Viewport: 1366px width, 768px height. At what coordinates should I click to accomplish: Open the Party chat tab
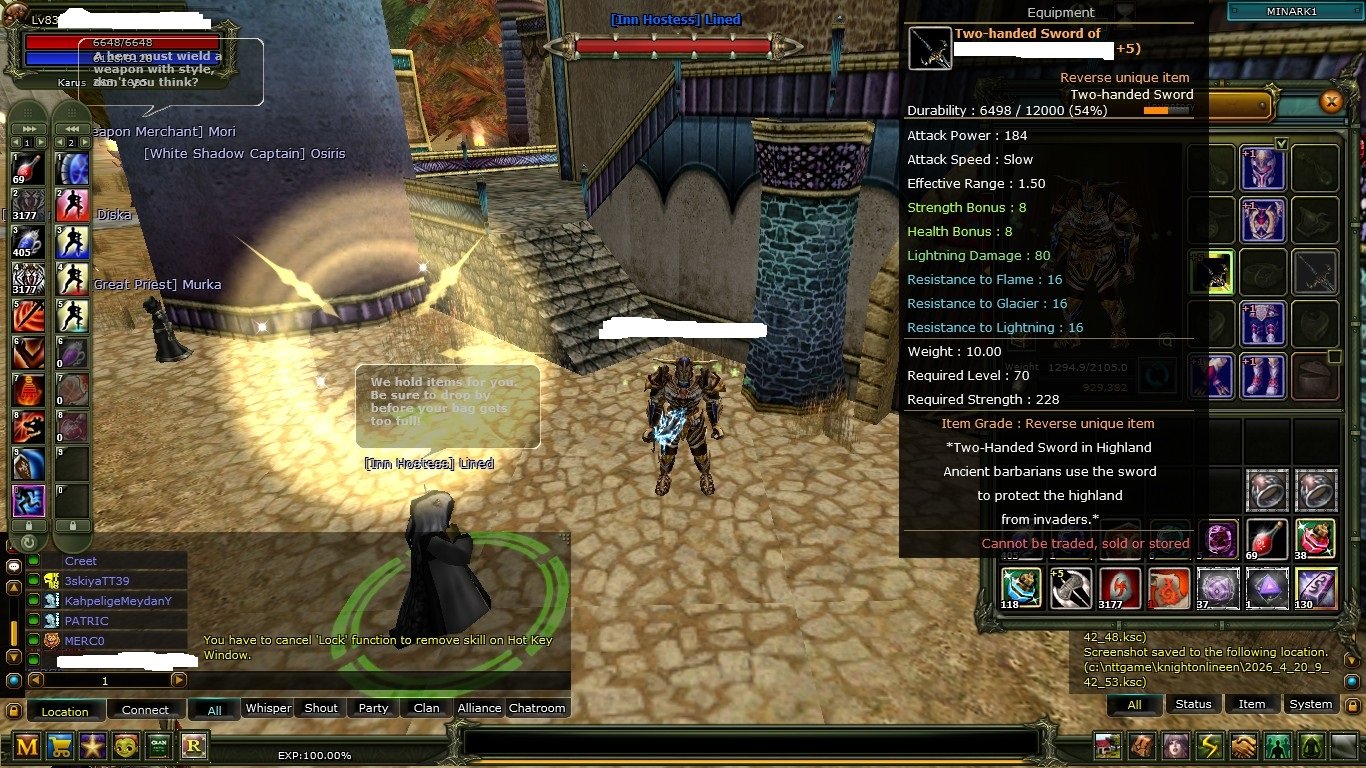pyautogui.click(x=373, y=708)
